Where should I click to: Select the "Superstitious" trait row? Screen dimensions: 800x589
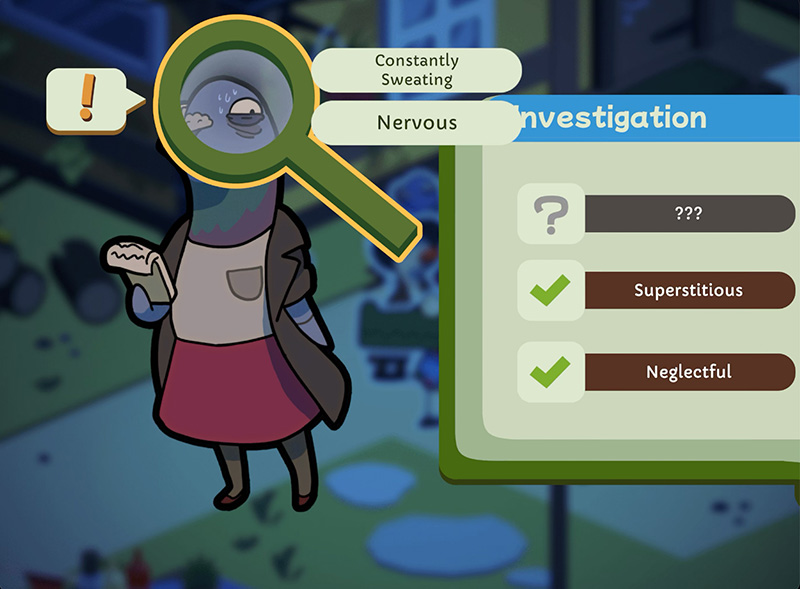(x=688, y=291)
